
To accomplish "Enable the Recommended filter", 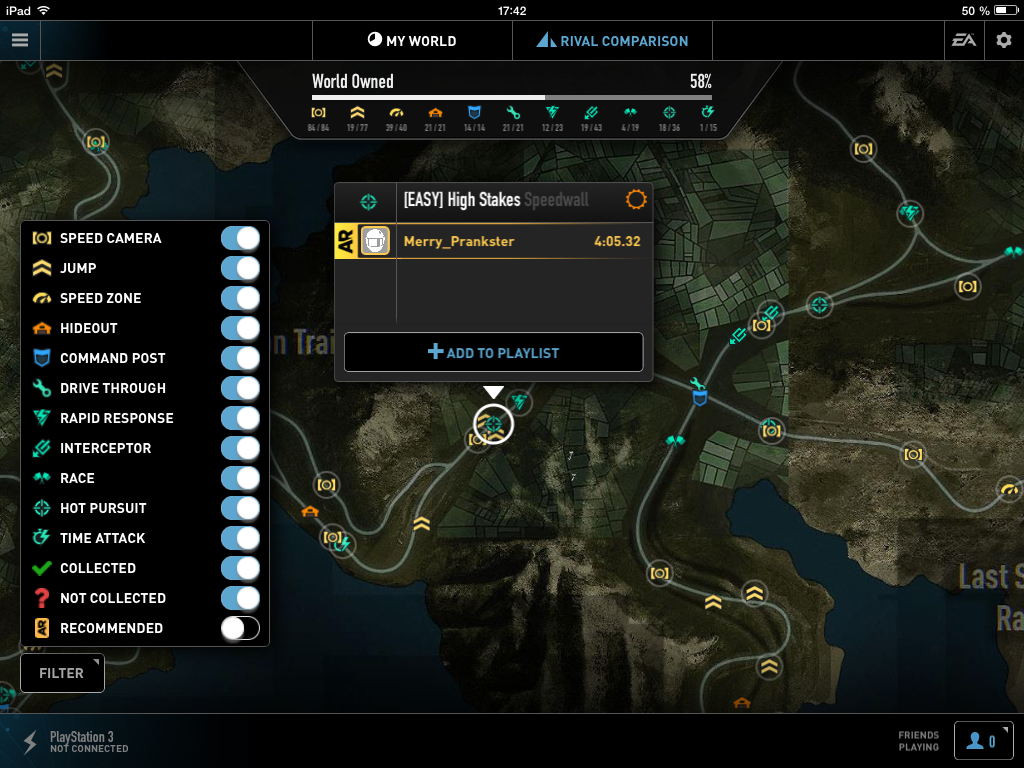I will click(x=240, y=628).
